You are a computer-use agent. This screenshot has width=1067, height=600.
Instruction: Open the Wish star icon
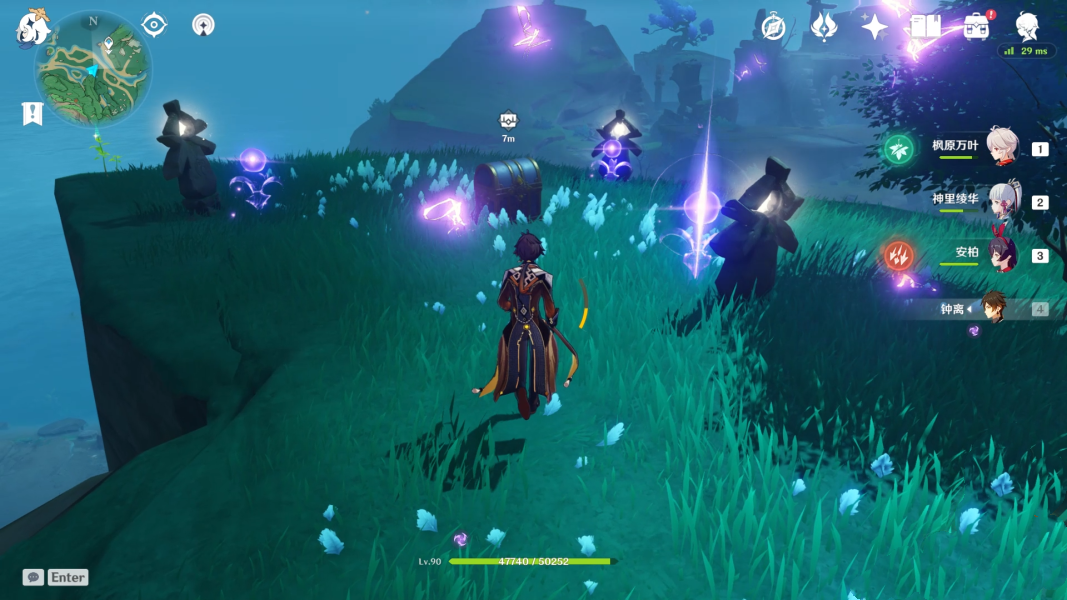click(x=875, y=27)
